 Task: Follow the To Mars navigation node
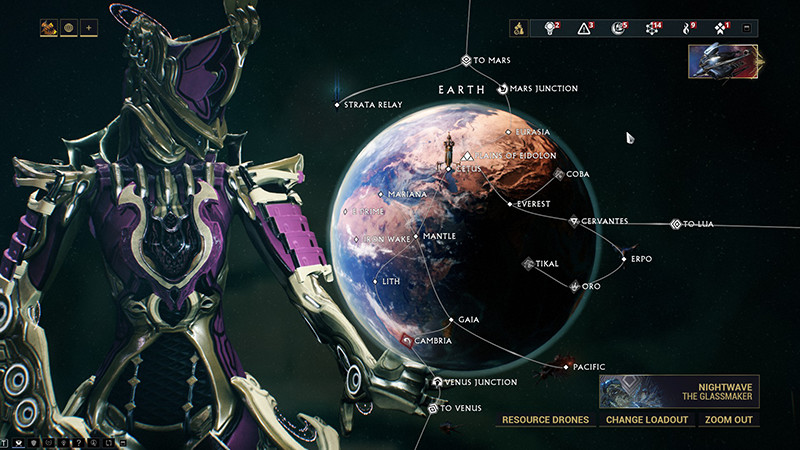[x=466, y=61]
